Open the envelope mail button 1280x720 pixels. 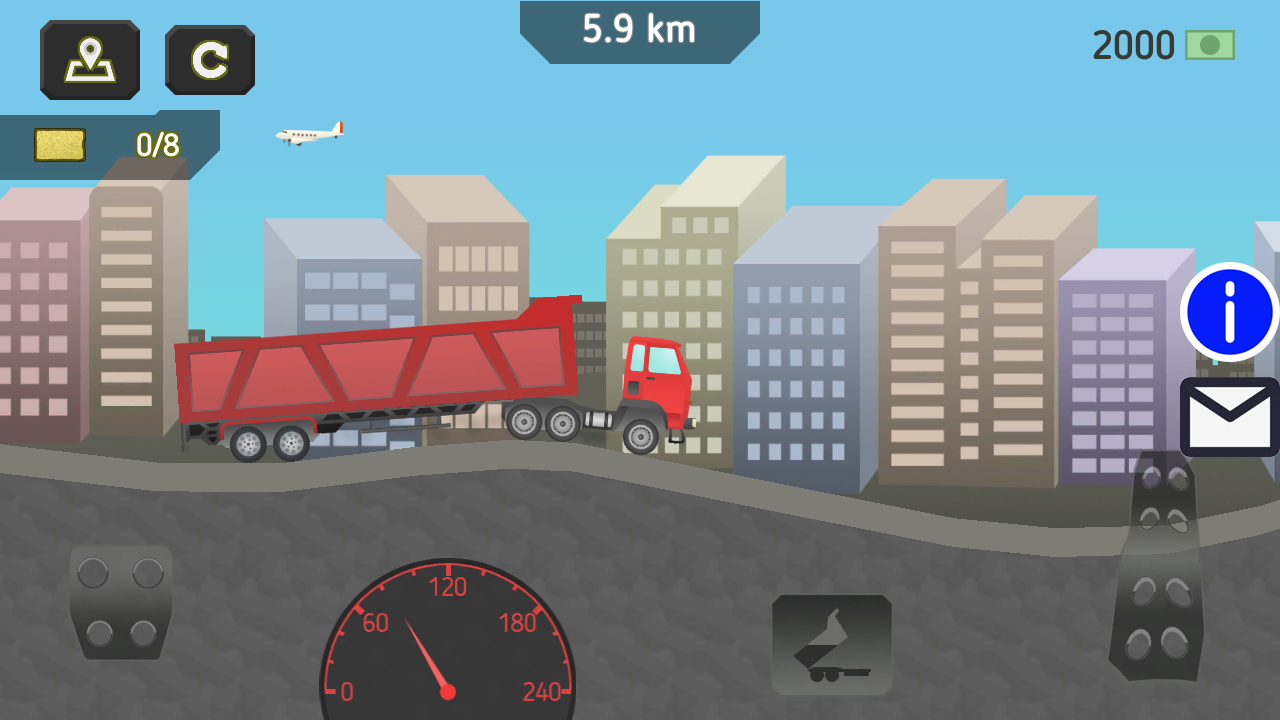1230,417
